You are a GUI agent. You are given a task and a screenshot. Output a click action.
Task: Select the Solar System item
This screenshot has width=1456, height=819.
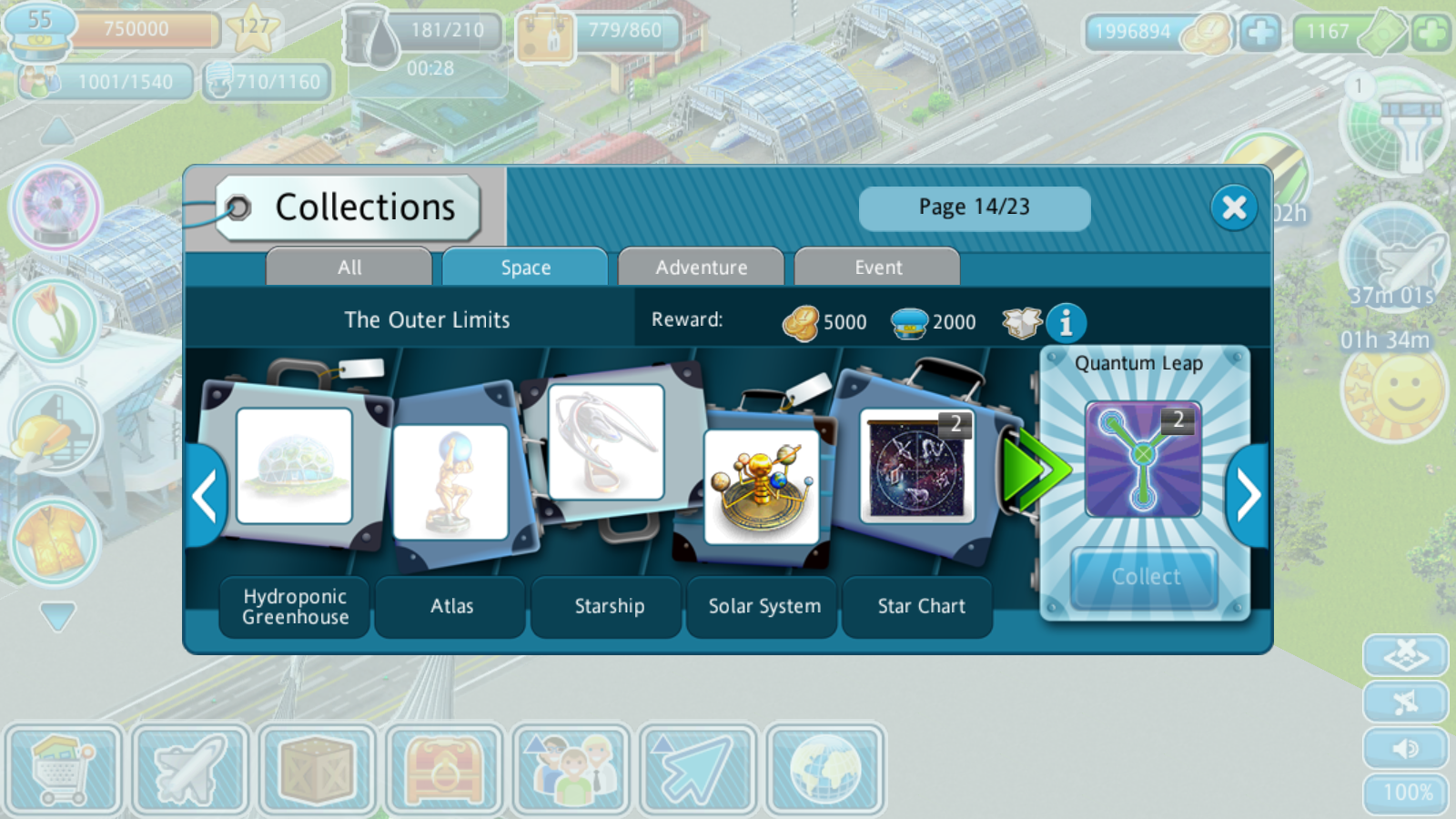pyautogui.click(x=763, y=487)
